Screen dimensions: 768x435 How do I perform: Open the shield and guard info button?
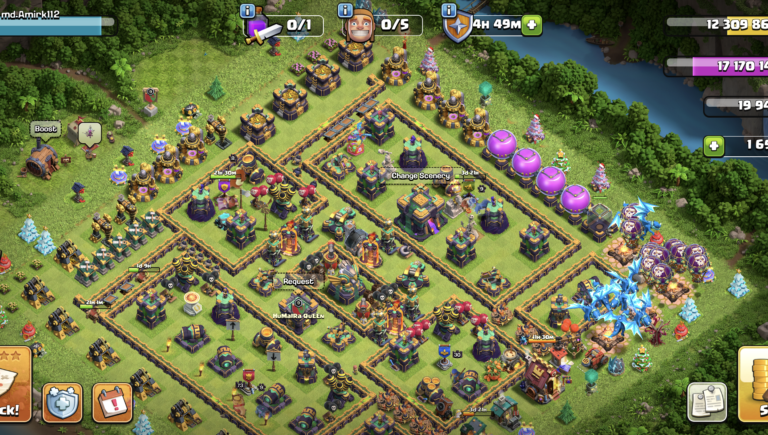coord(62,402)
